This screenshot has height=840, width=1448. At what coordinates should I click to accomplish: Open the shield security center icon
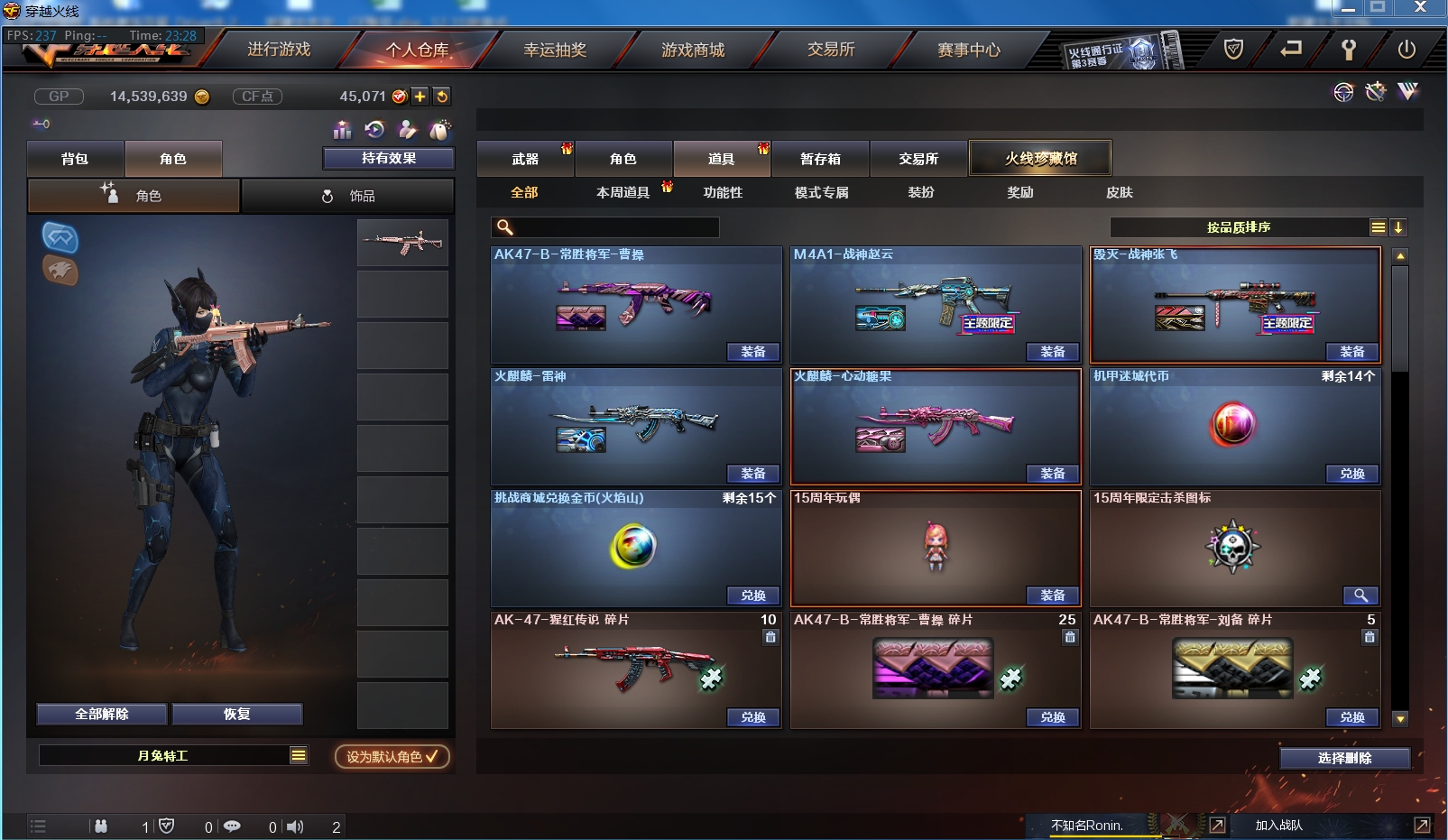tap(1236, 51)
